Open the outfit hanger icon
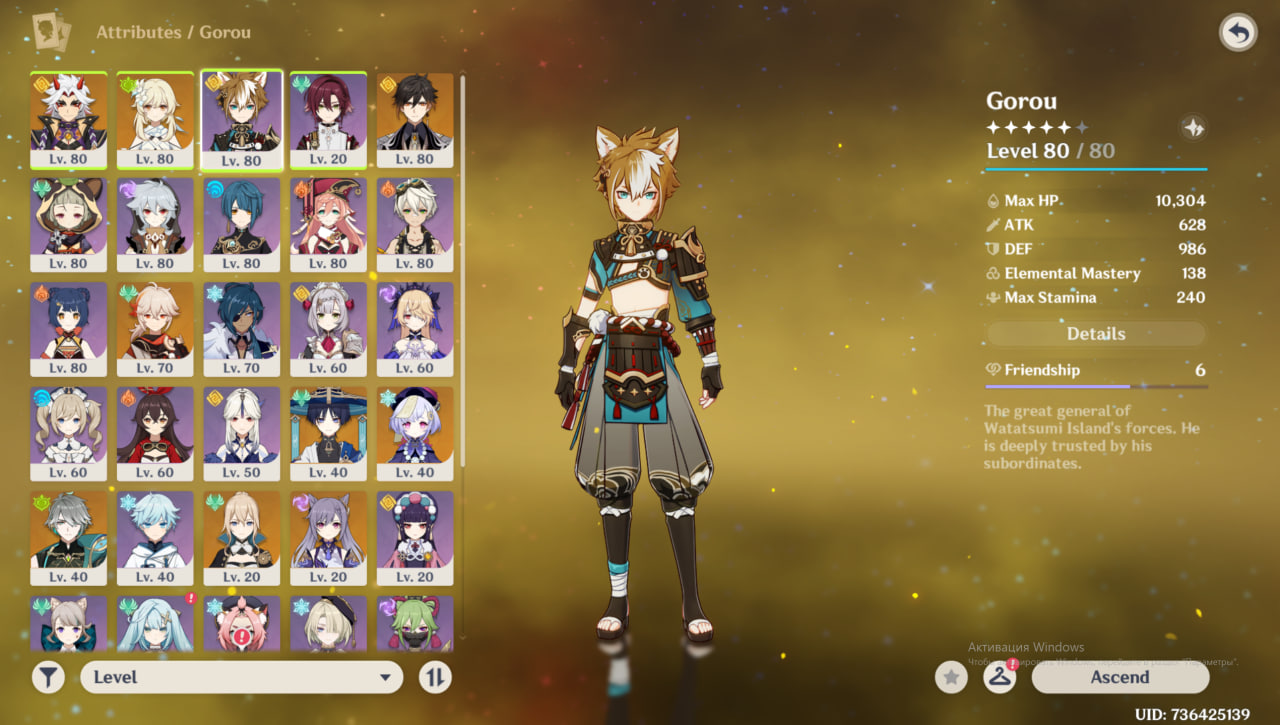Screen dimensions: 1280x725 (x=1000, y=677)
